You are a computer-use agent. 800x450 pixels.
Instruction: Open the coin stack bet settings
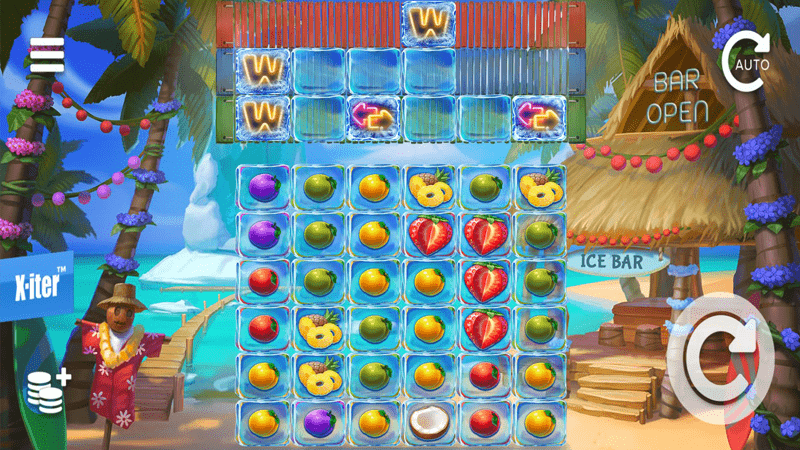coord(46,390)
